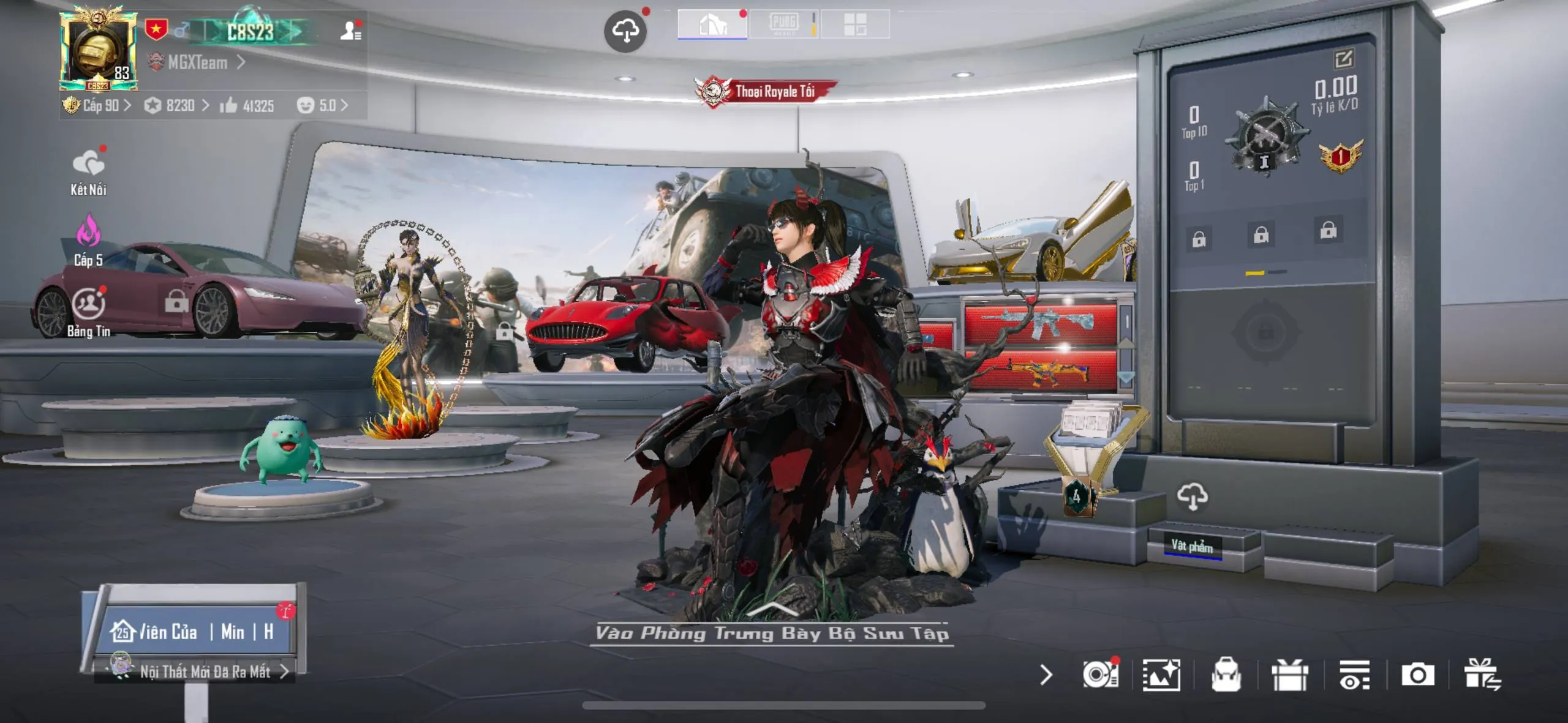Open Bảng Tin news feed
The image size is (1568, 723).
pos(89,312)
